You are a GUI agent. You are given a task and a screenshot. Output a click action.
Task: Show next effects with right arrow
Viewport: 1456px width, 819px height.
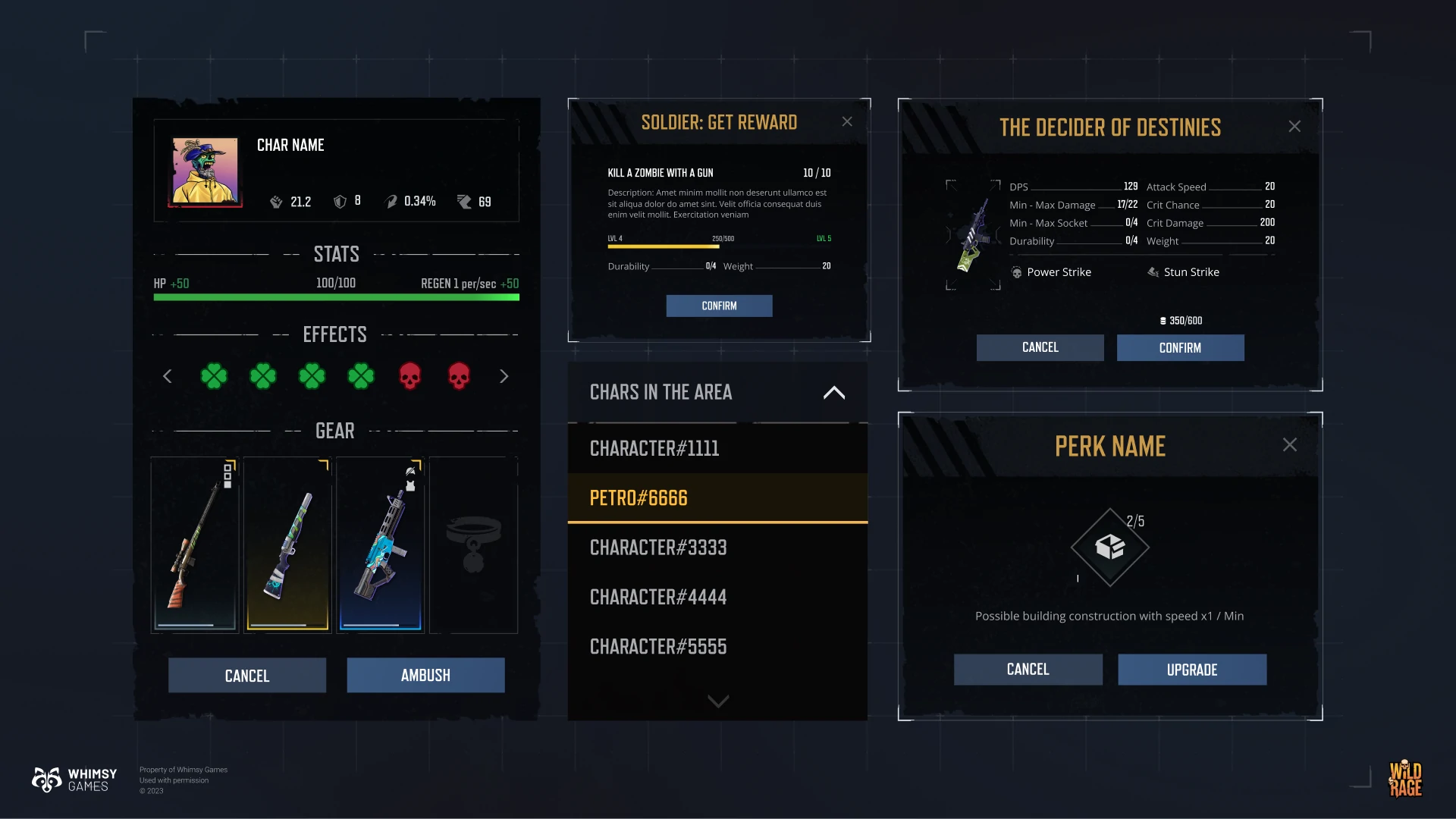tap(504, 376)
